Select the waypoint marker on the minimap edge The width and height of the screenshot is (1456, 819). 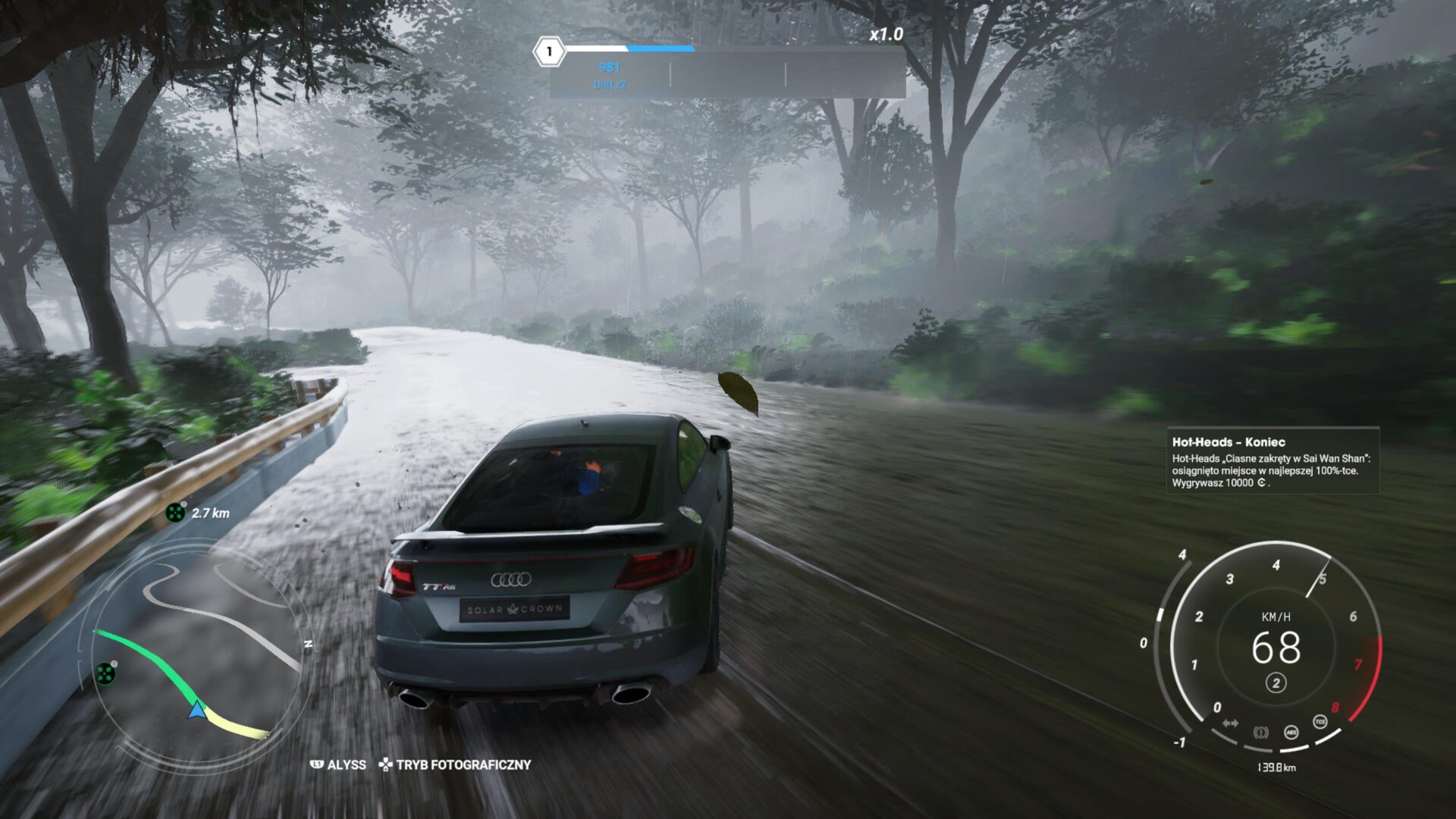(105, 673)
